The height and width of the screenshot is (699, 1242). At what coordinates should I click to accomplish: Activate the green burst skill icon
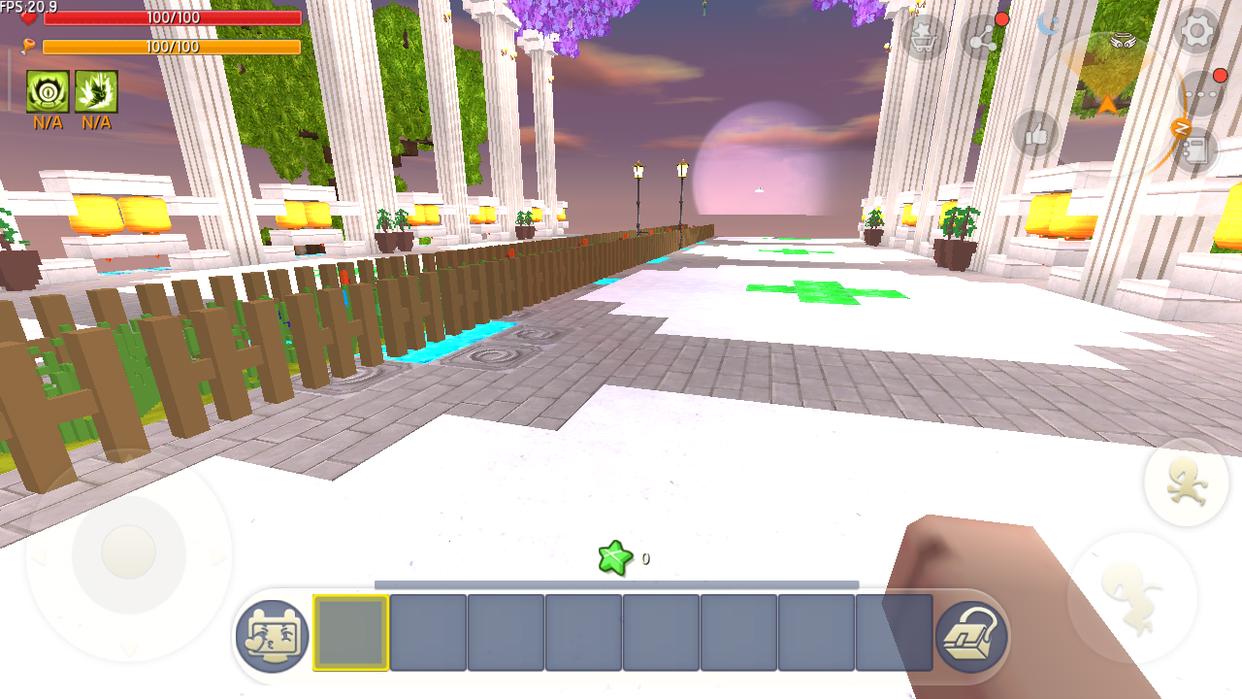pos(96,92)
